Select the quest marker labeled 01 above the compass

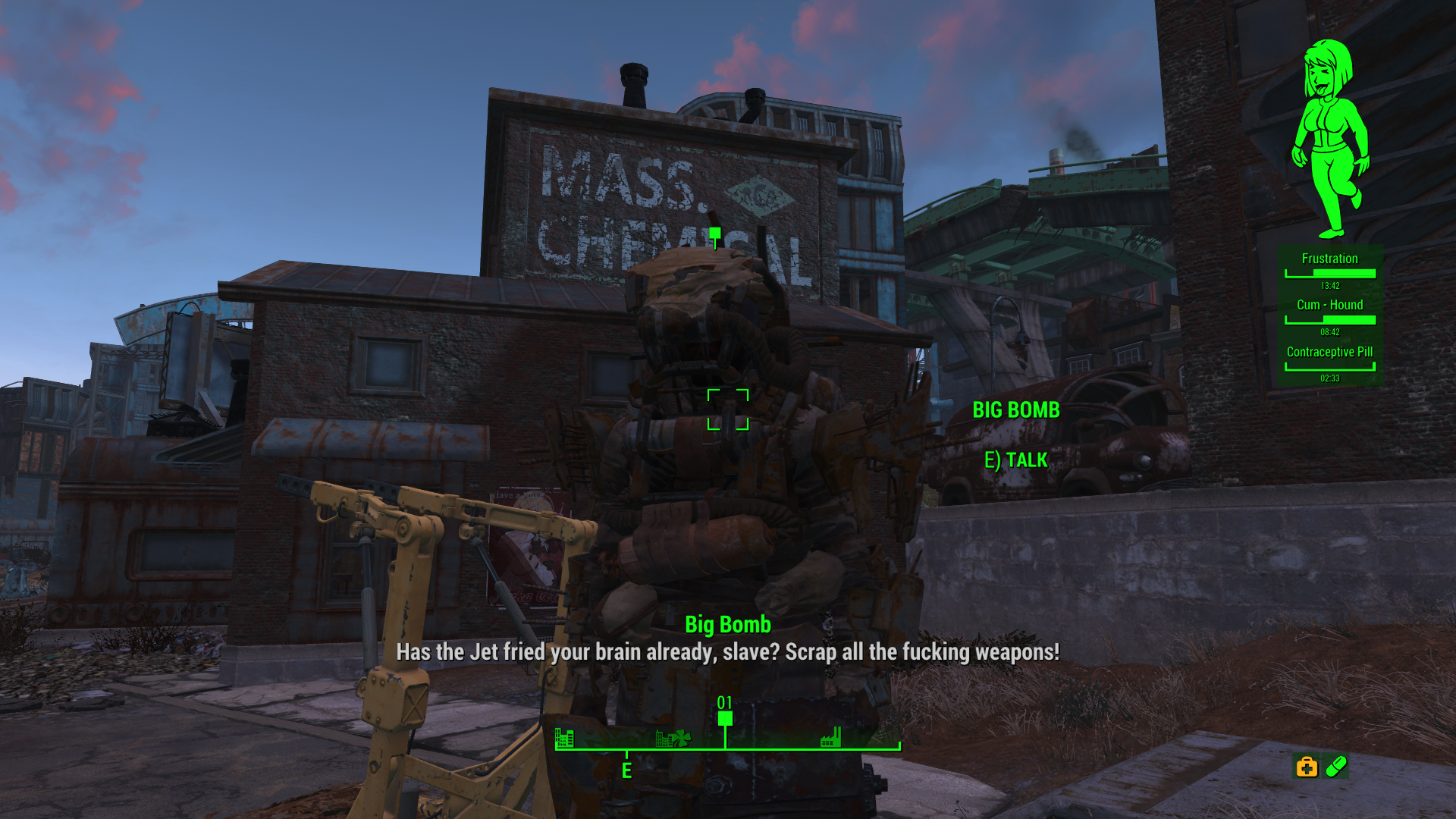pyautogui.click(x=725, y=714)
